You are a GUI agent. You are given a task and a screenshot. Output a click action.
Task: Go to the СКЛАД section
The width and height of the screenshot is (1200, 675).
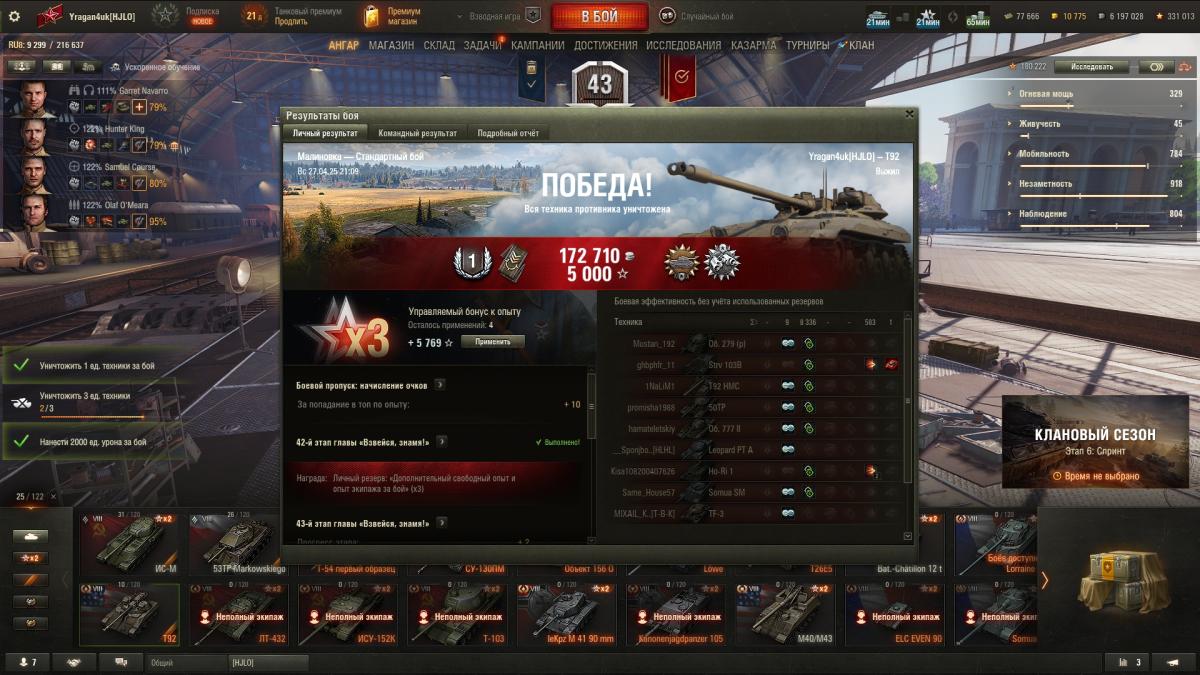[439, 45]
